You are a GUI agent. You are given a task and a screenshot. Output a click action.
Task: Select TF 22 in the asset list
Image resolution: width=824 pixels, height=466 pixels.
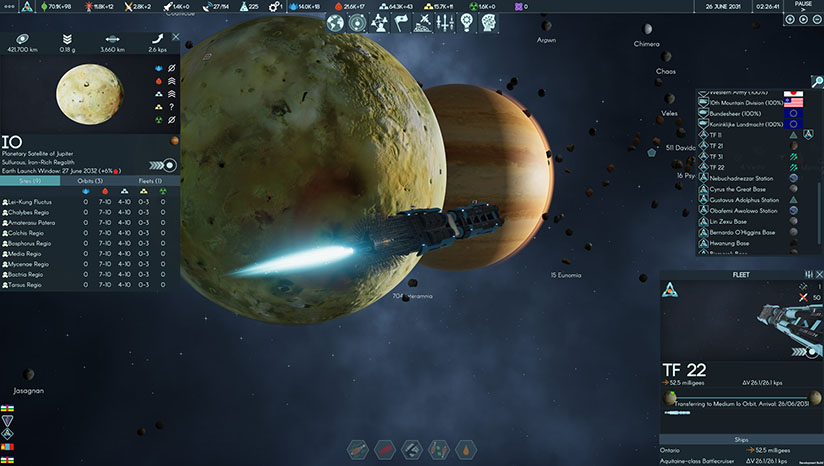tap(717, 167)
